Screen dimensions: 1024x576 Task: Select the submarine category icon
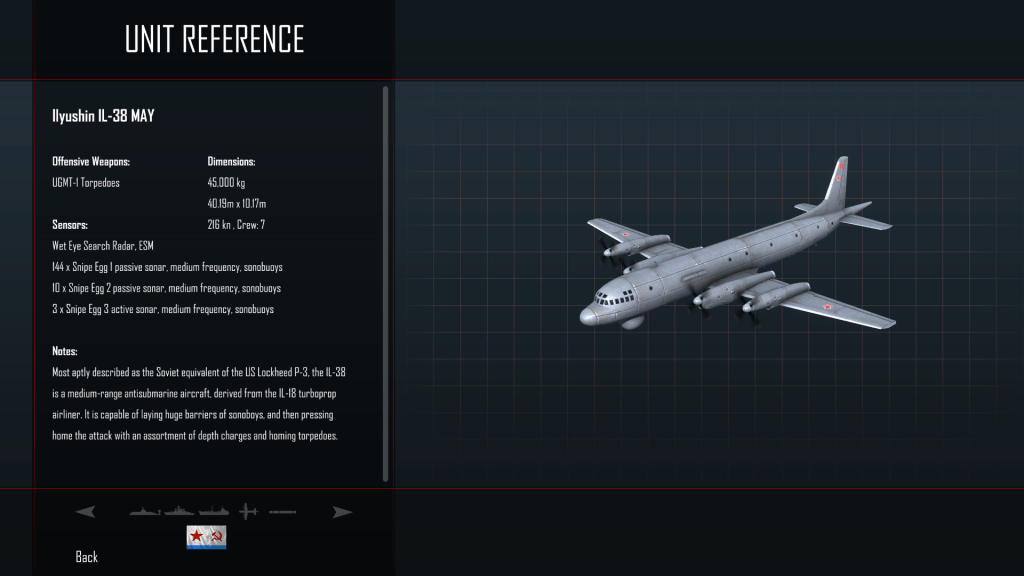[145, 512]
